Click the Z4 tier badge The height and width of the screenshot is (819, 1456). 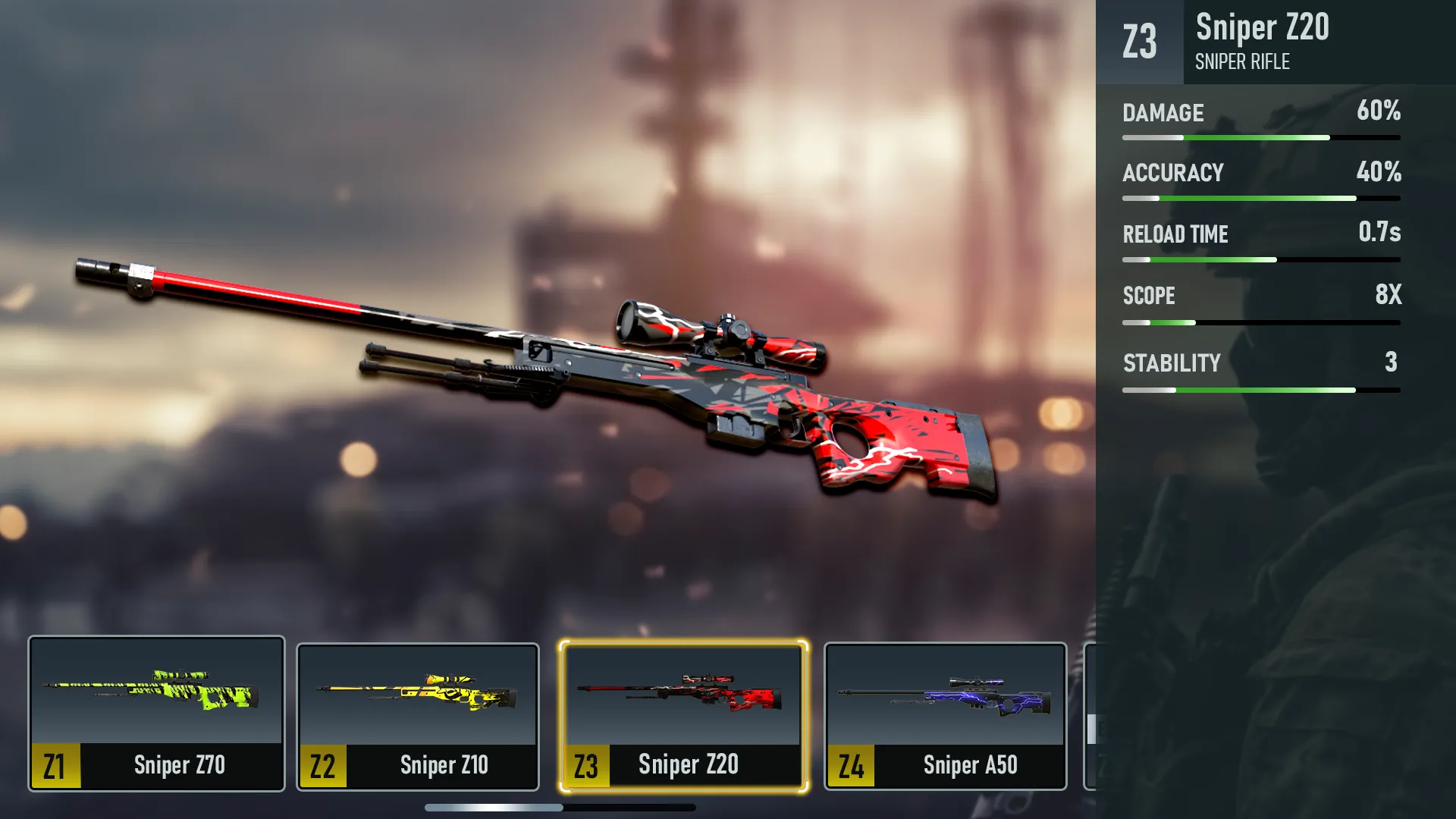click(x=849, y=764)
